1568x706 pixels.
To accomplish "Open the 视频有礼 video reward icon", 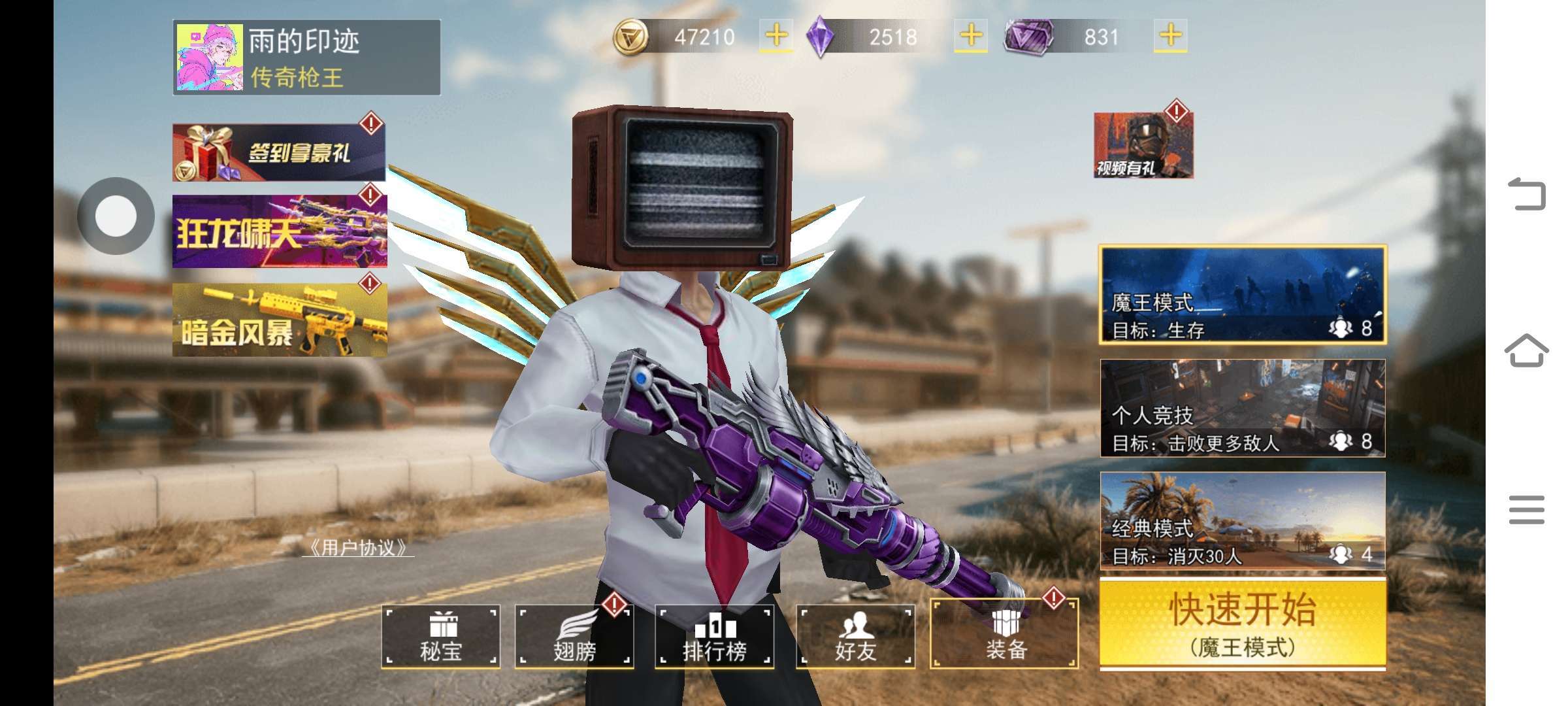I will click(1143, 145).
